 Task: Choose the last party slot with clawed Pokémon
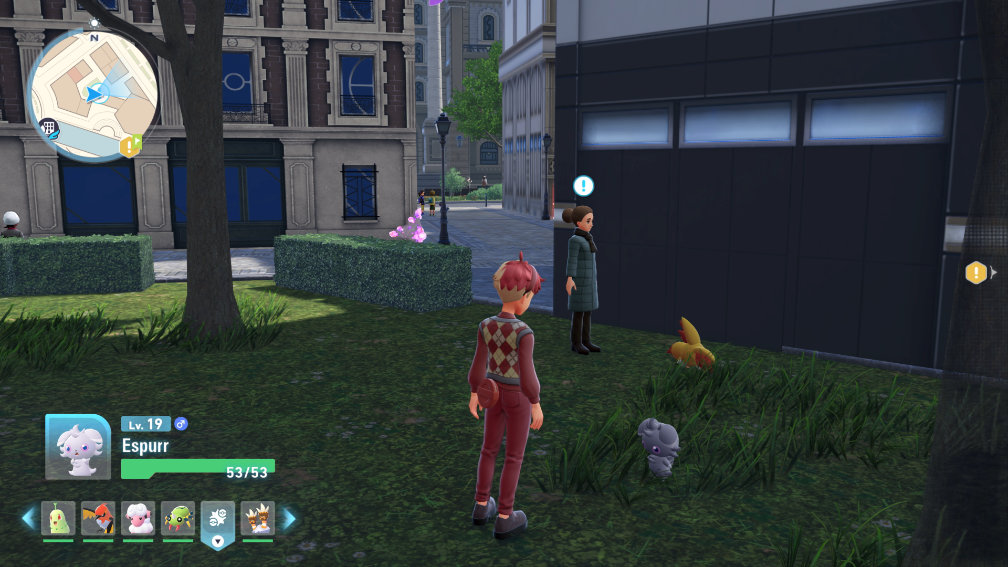click(258, 518)
